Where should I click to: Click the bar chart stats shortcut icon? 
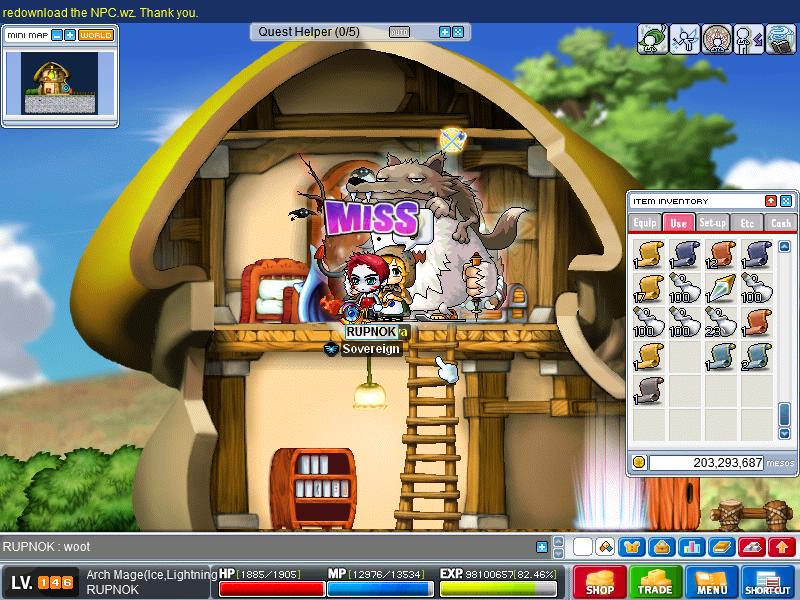[690, 547]
